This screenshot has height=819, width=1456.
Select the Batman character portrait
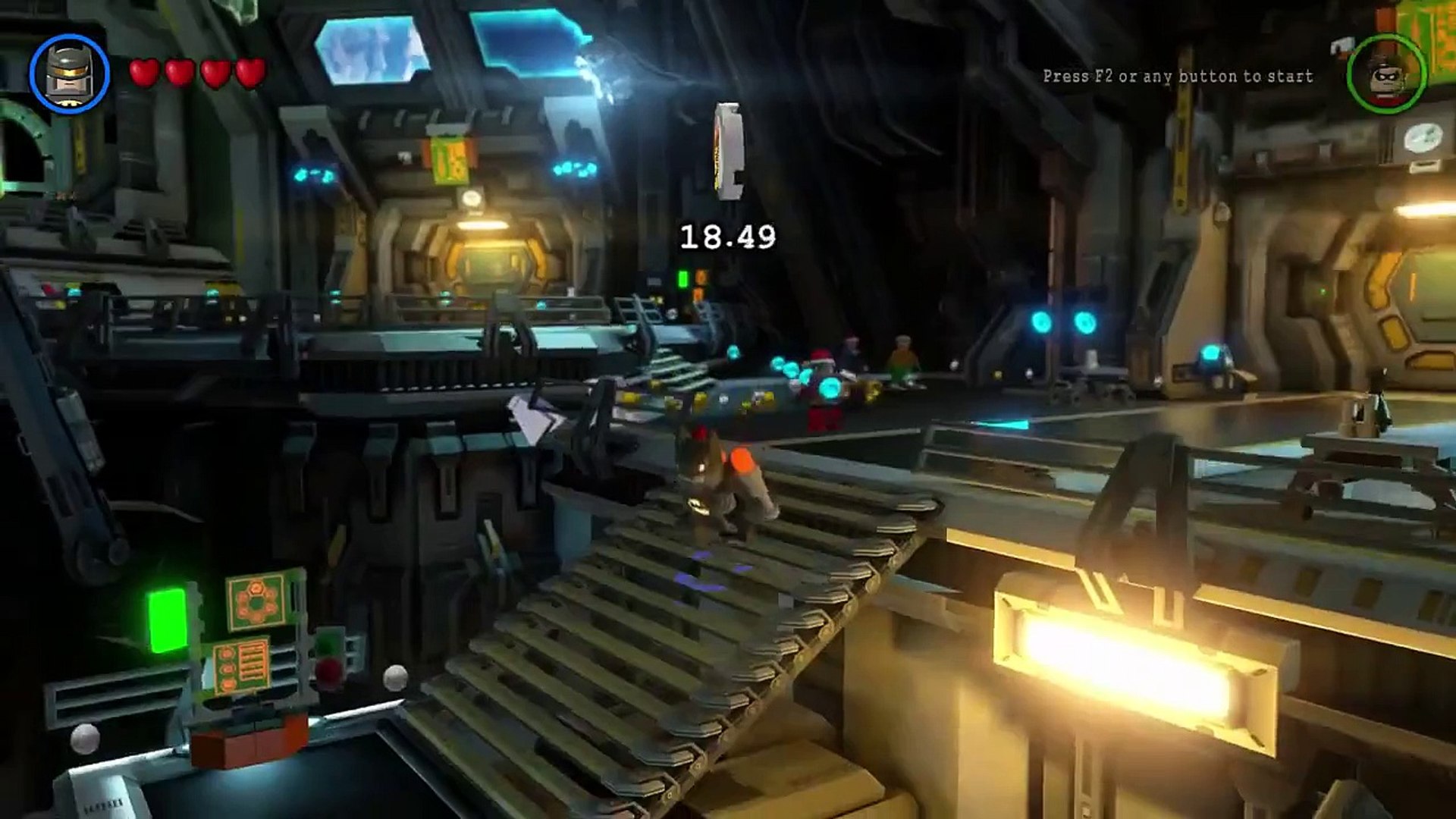[x=69, y=74]
